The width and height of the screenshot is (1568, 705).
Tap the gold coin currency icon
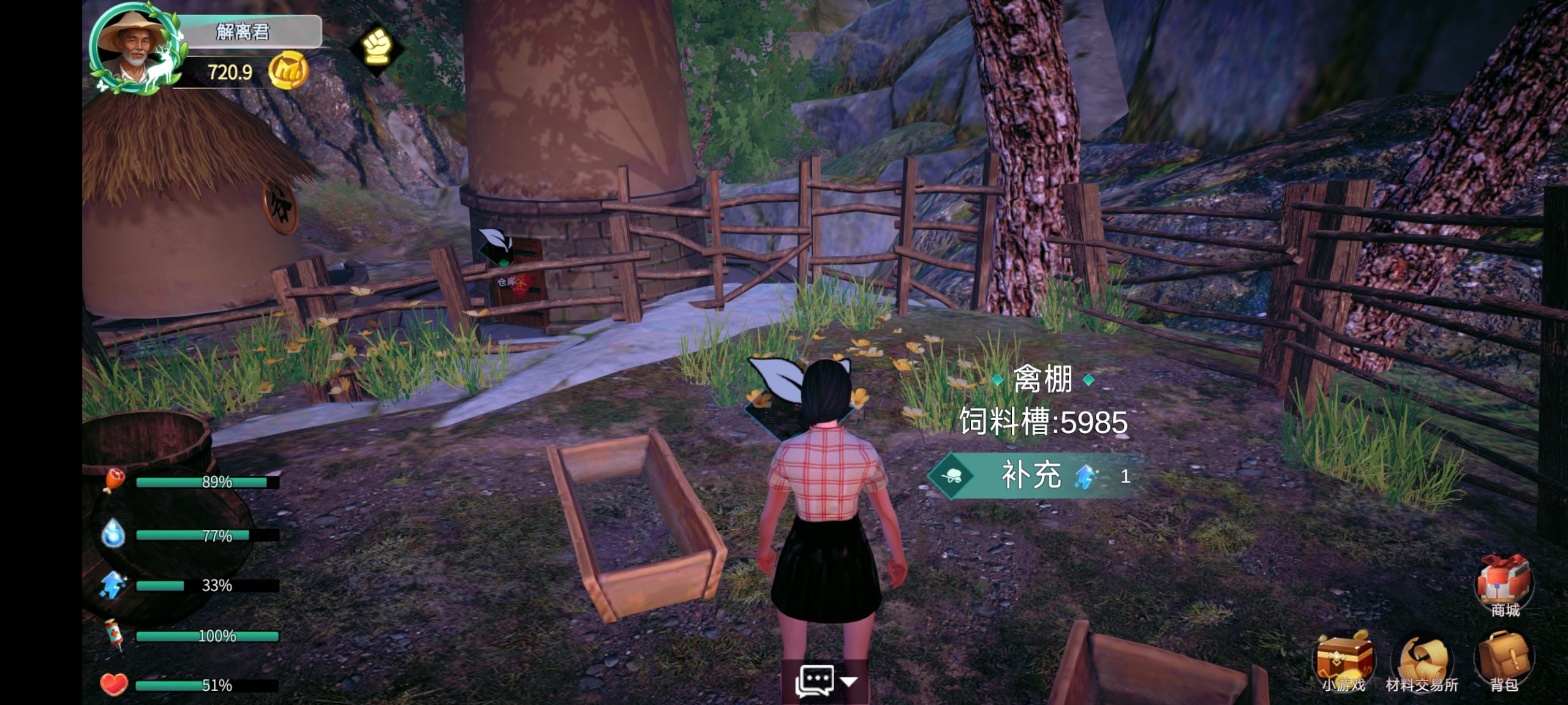[288, 72]
